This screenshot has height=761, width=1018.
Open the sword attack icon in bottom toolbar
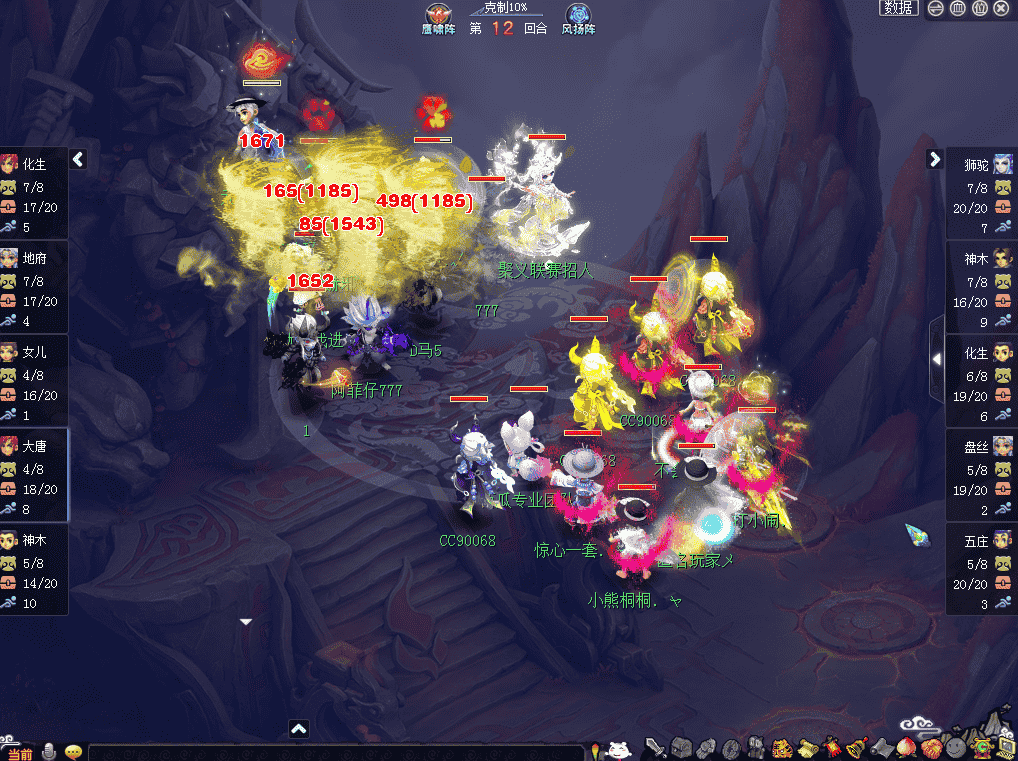655,748
